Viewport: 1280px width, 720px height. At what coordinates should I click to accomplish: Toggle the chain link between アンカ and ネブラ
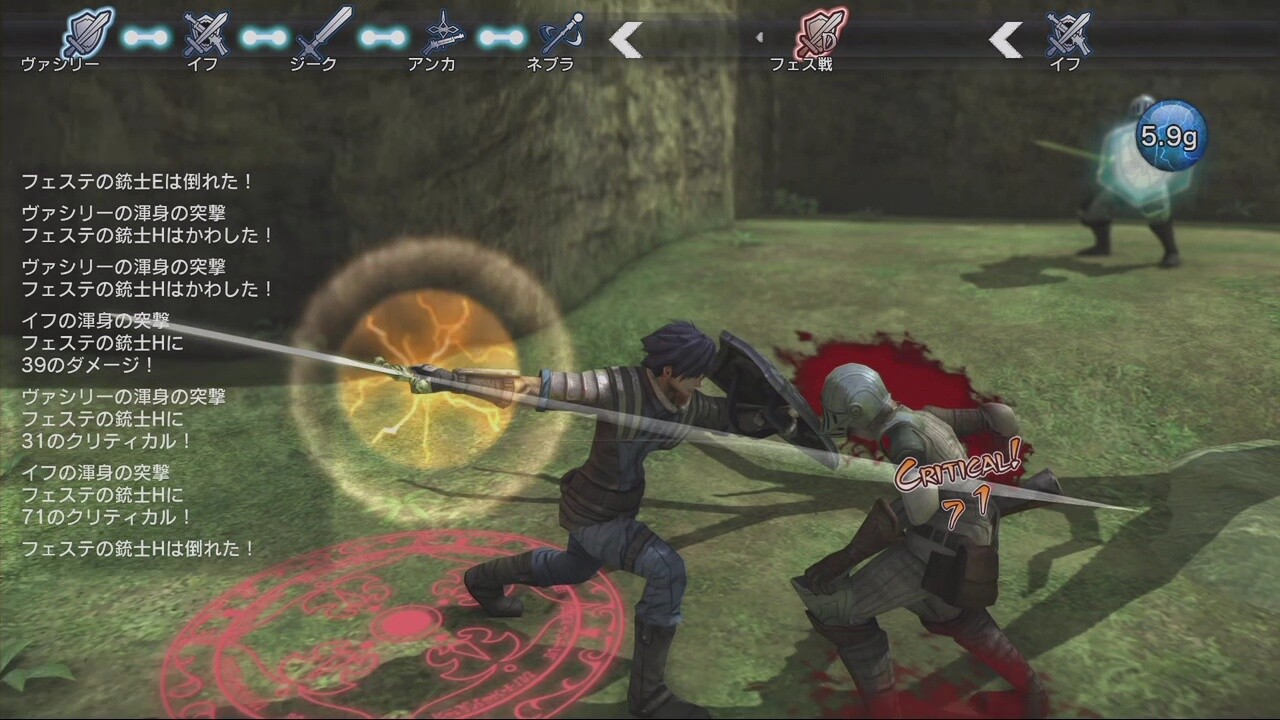point(500,35)
